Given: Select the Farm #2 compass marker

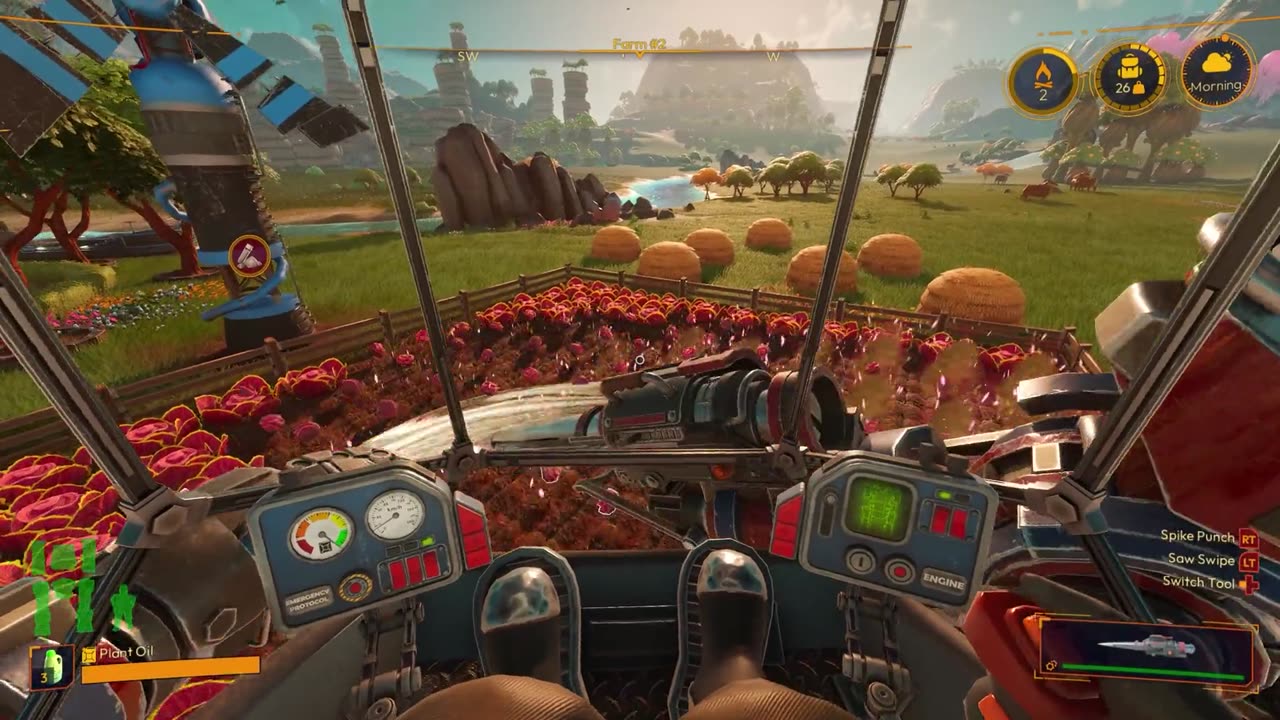Looking at the screenshot, I should point(640,47).
